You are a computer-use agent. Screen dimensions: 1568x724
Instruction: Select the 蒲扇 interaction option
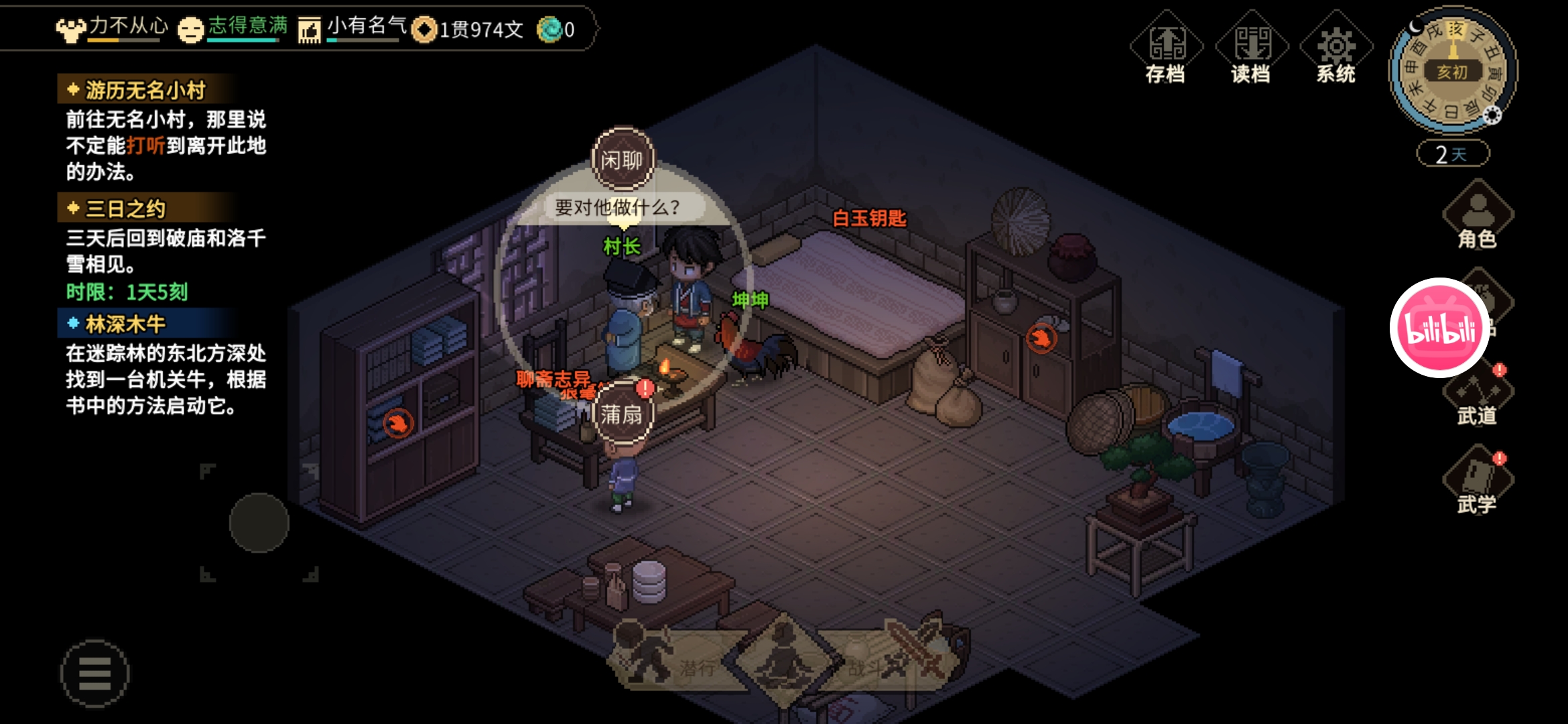click(623, 414)
